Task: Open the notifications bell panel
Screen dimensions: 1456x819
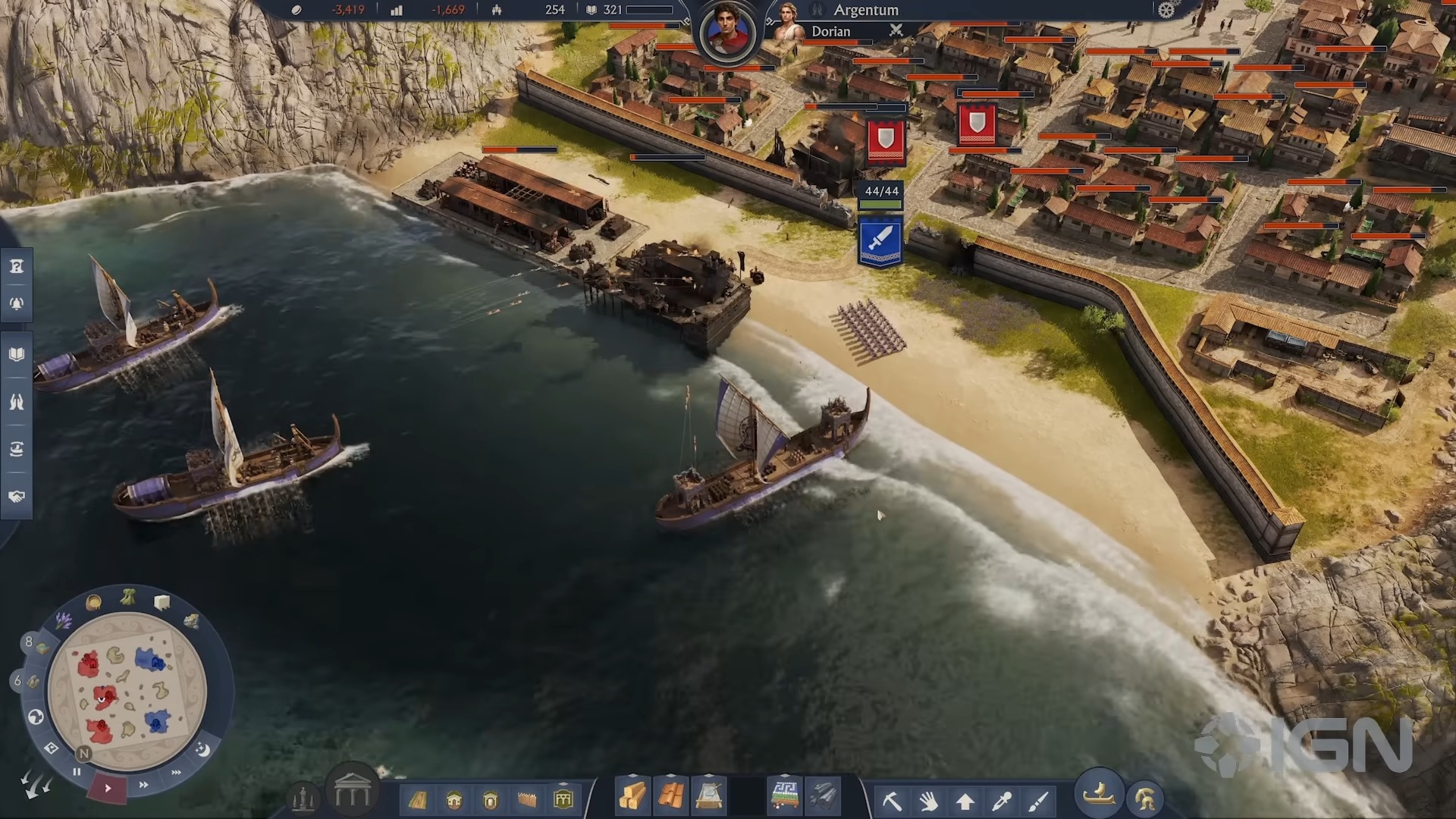Action: 17,304
